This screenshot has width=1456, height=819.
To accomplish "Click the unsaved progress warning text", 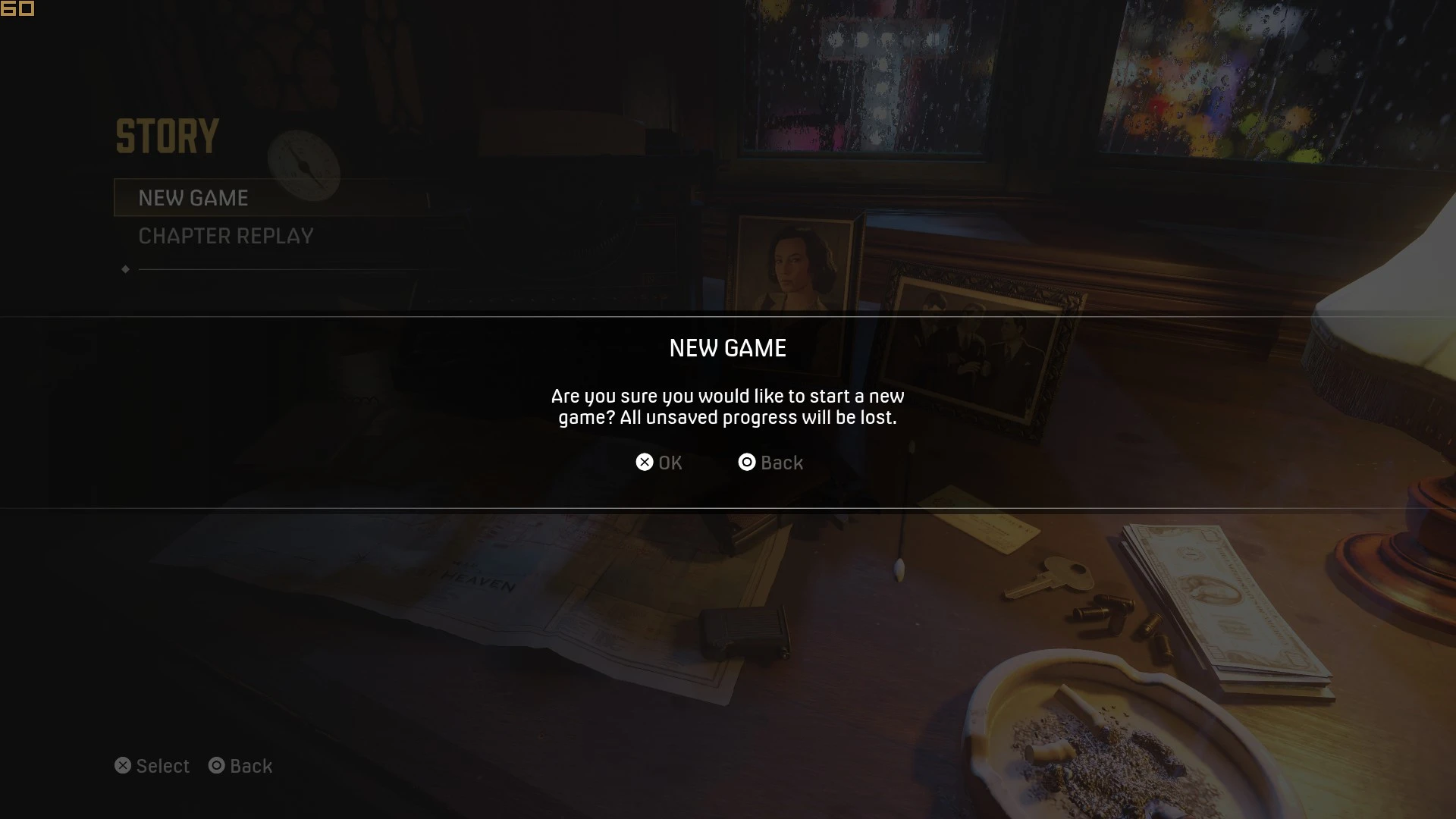I will (727, 406).
